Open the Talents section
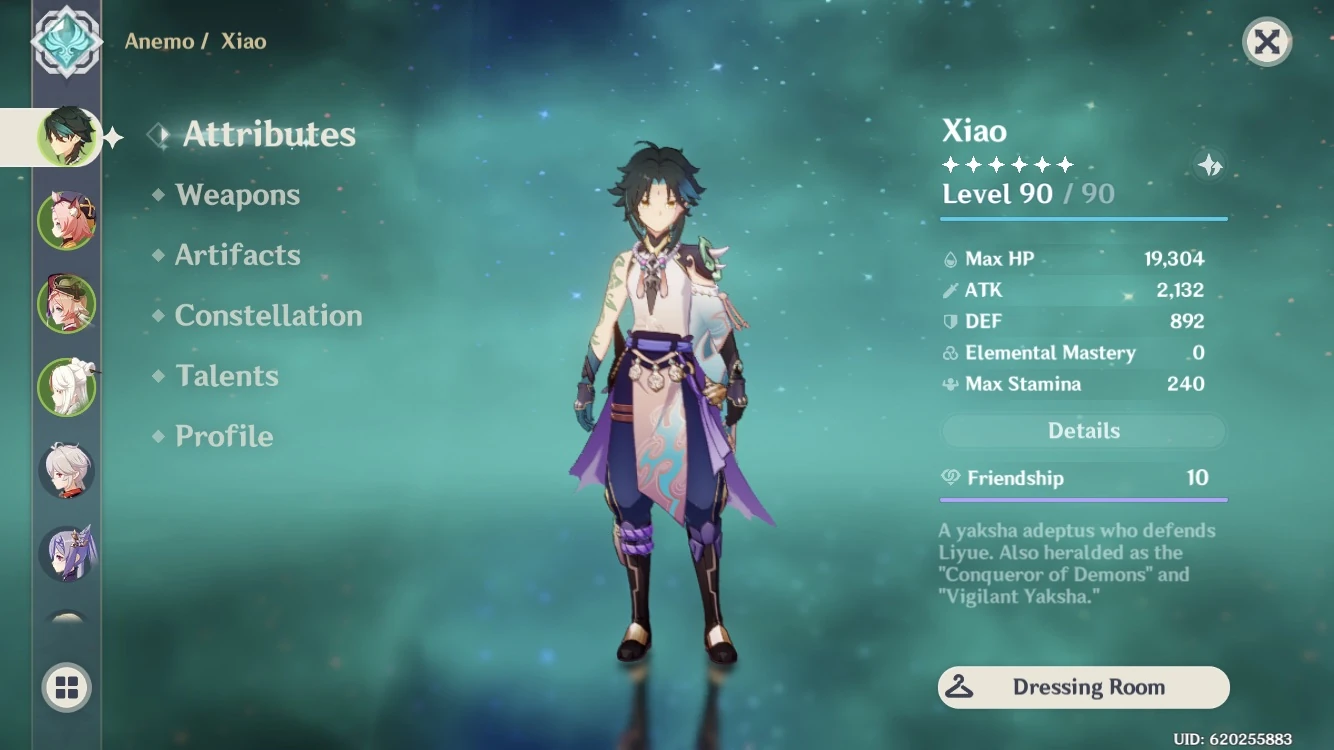 (x=227, y=376)
